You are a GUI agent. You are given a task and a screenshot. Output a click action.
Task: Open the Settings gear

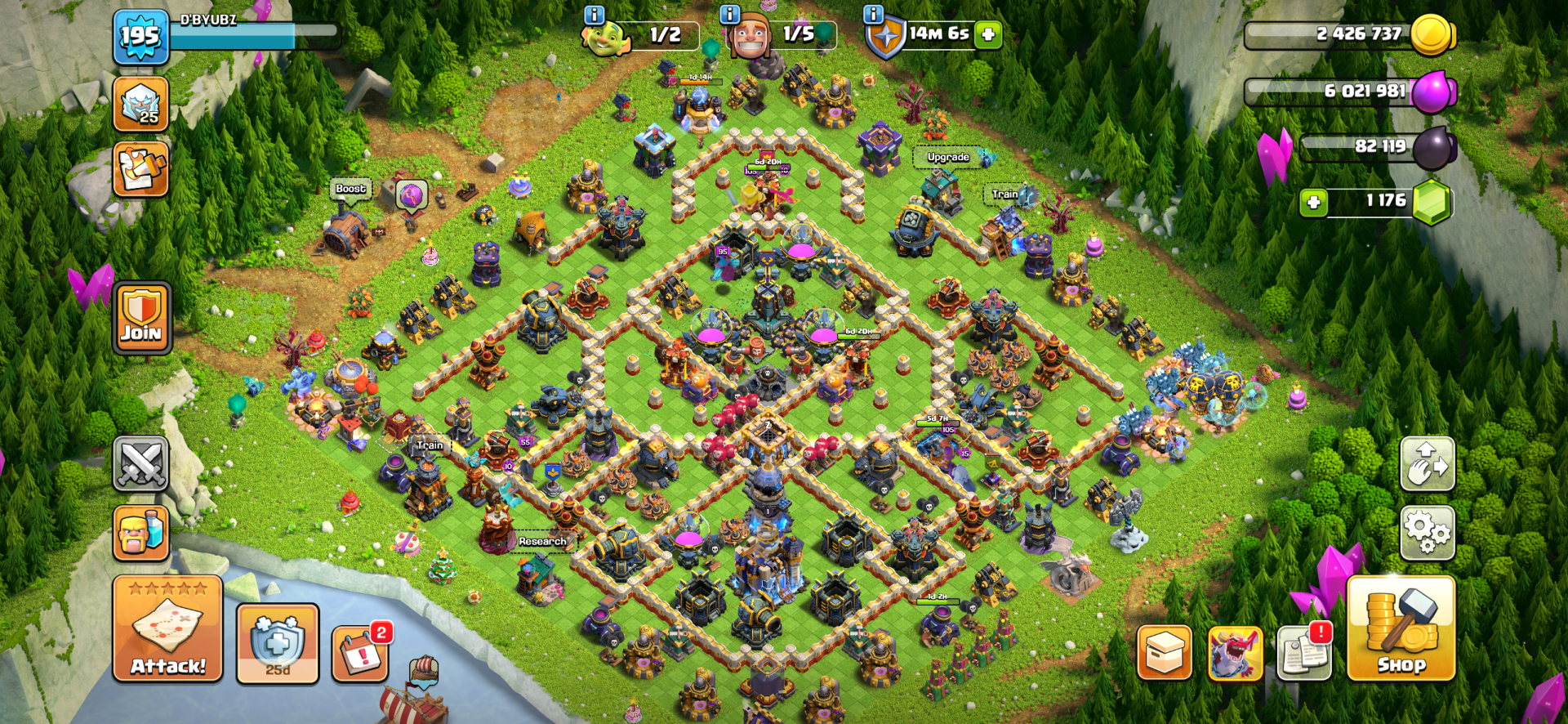(1427, 533)
